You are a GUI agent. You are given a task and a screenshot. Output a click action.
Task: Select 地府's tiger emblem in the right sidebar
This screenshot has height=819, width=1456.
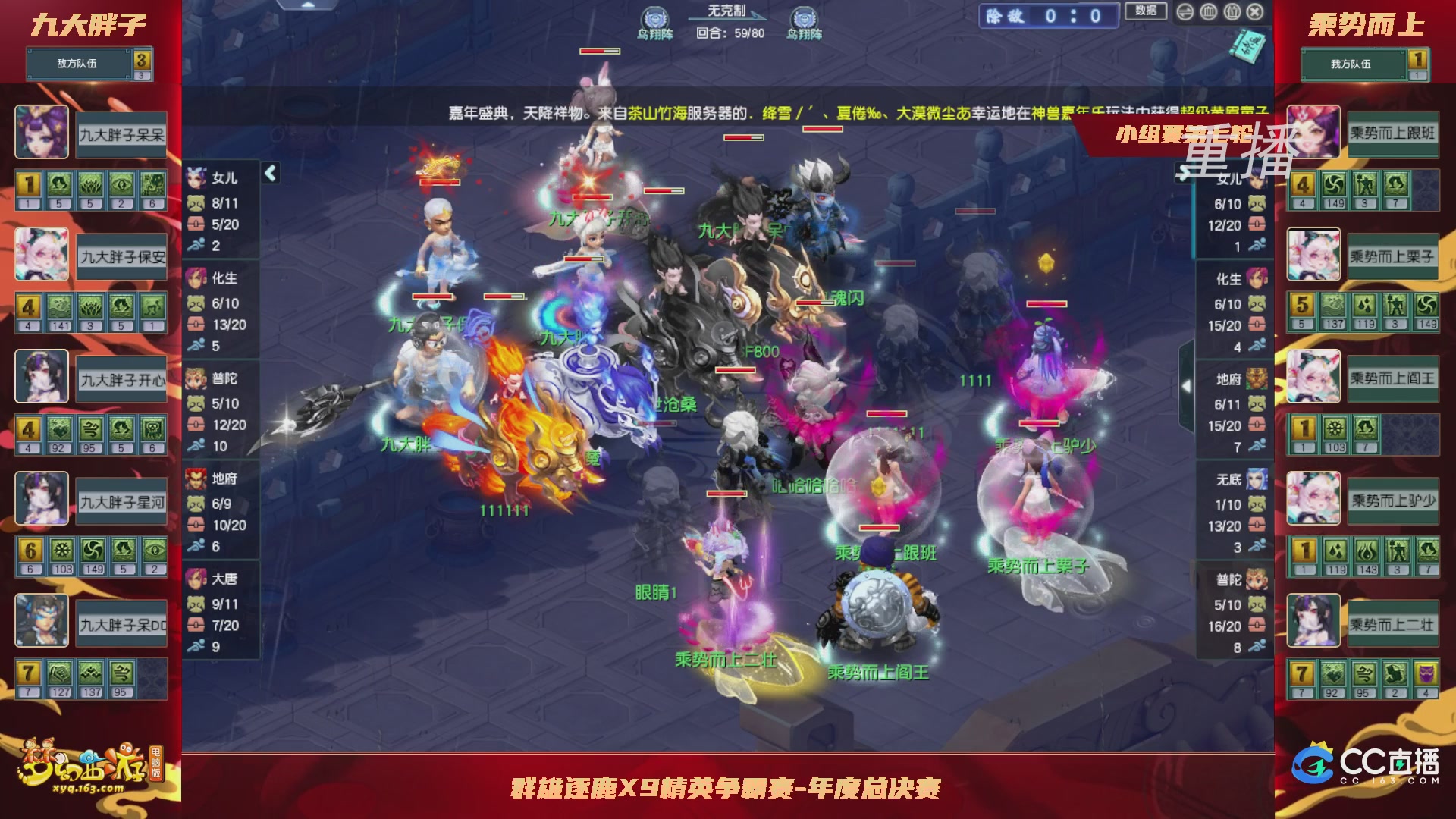coord(1257,379)
